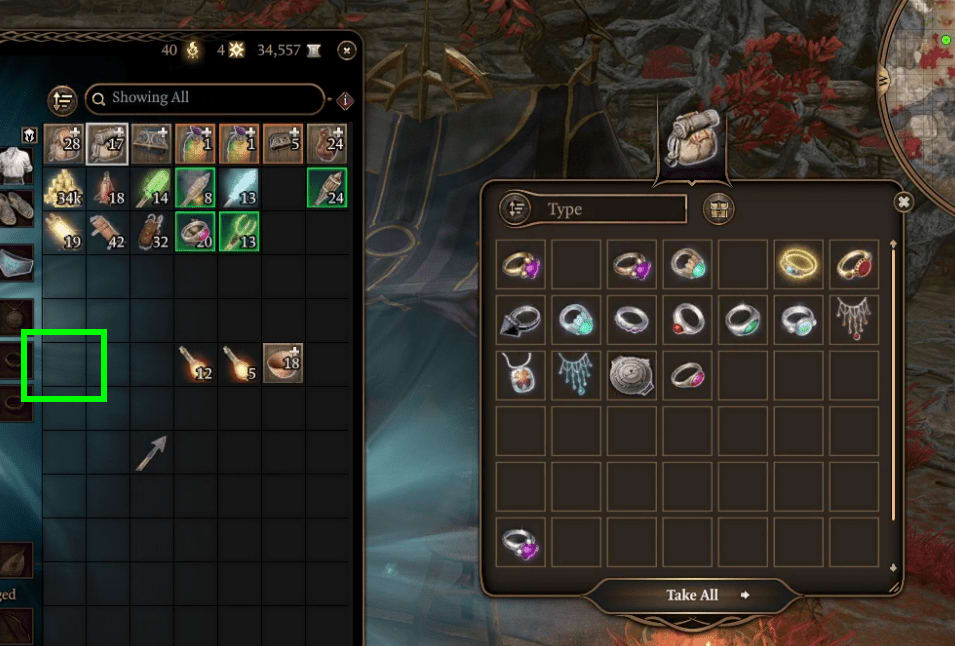Select the gold pile stack of 34k
This screenshot has height=646, width=955.
(65, 188)
